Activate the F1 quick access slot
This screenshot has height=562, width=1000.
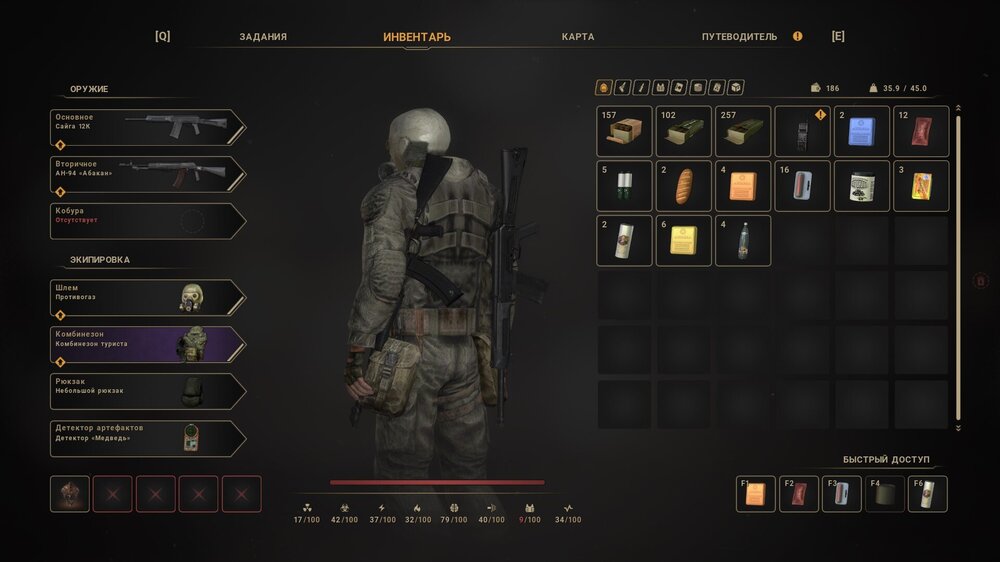tap(755, 494)
